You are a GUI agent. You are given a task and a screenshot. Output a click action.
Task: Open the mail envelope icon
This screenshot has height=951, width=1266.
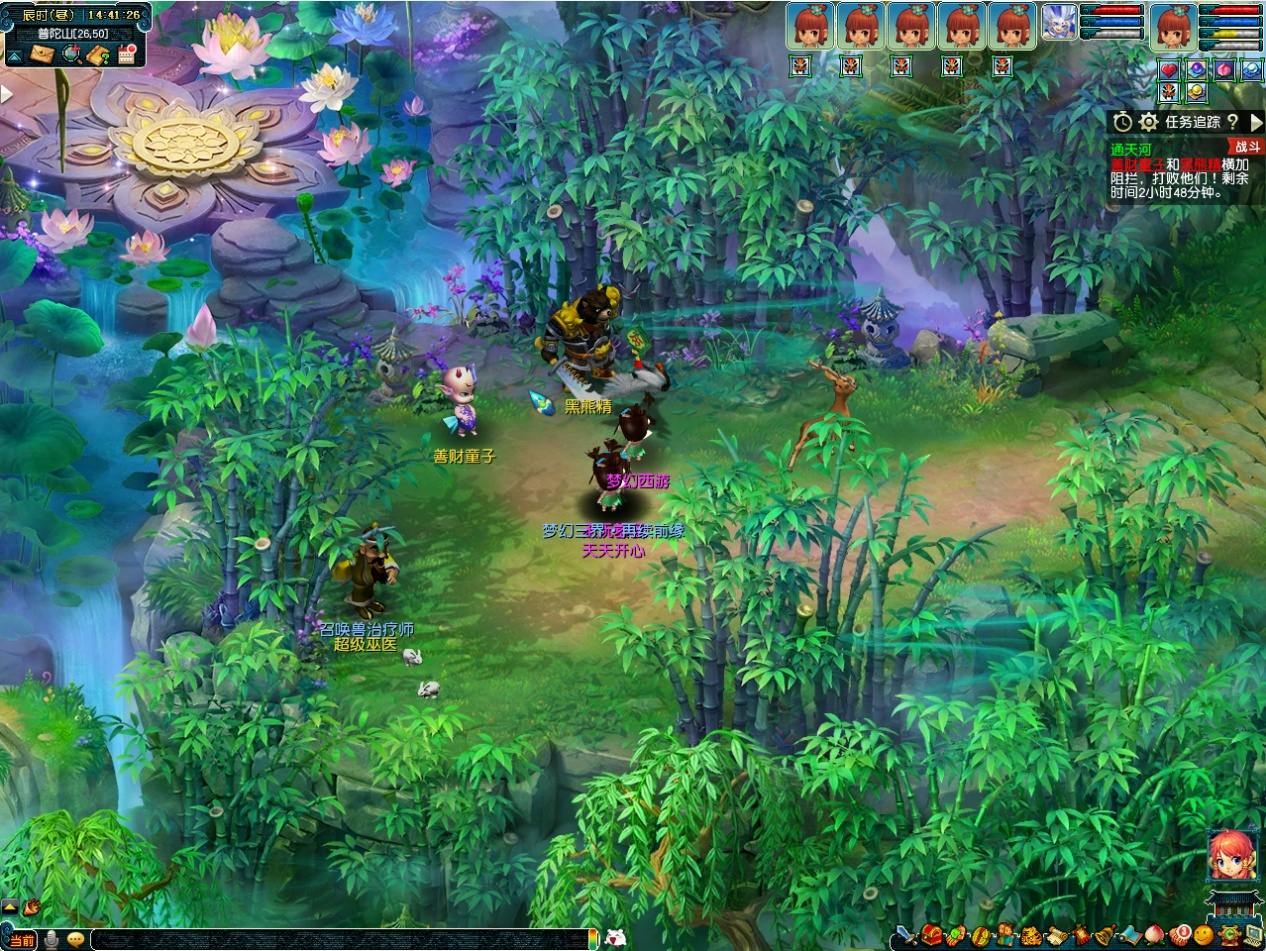point(42,54)
